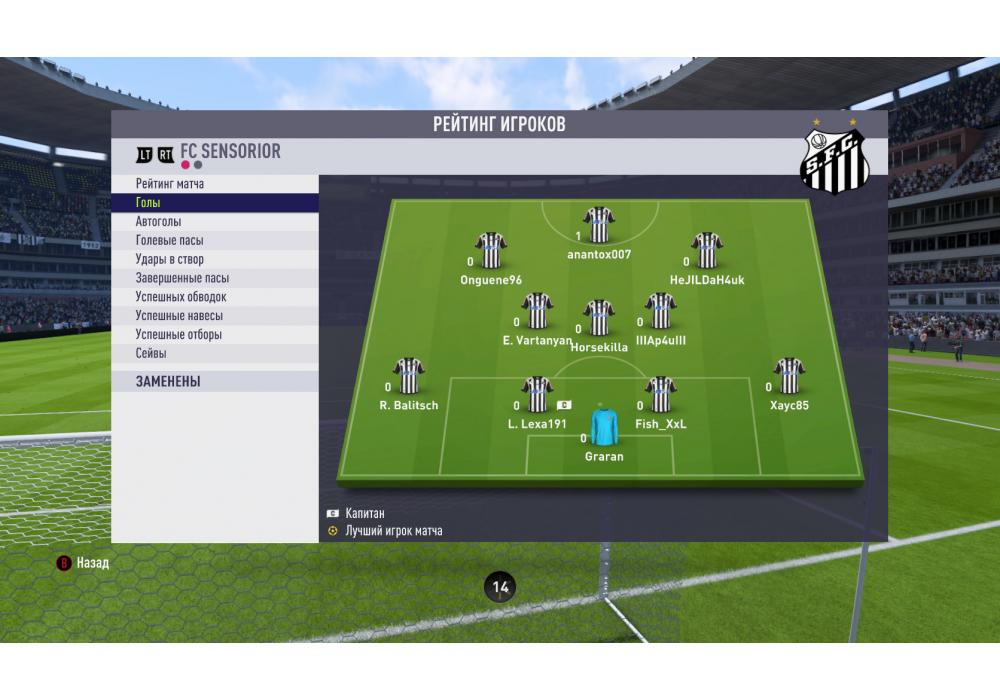1000x700 pixels.
Task: Open the Успешные отборы statistic
Action: click(x=179, y=335)
